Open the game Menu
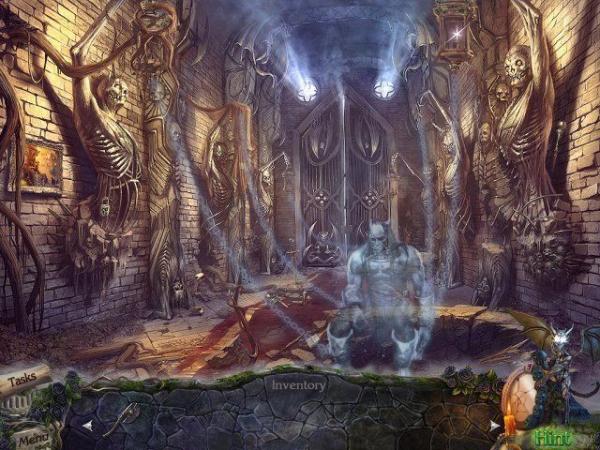Image resolution: width=600 pixels, height=450 pixels. coord(31,436)
